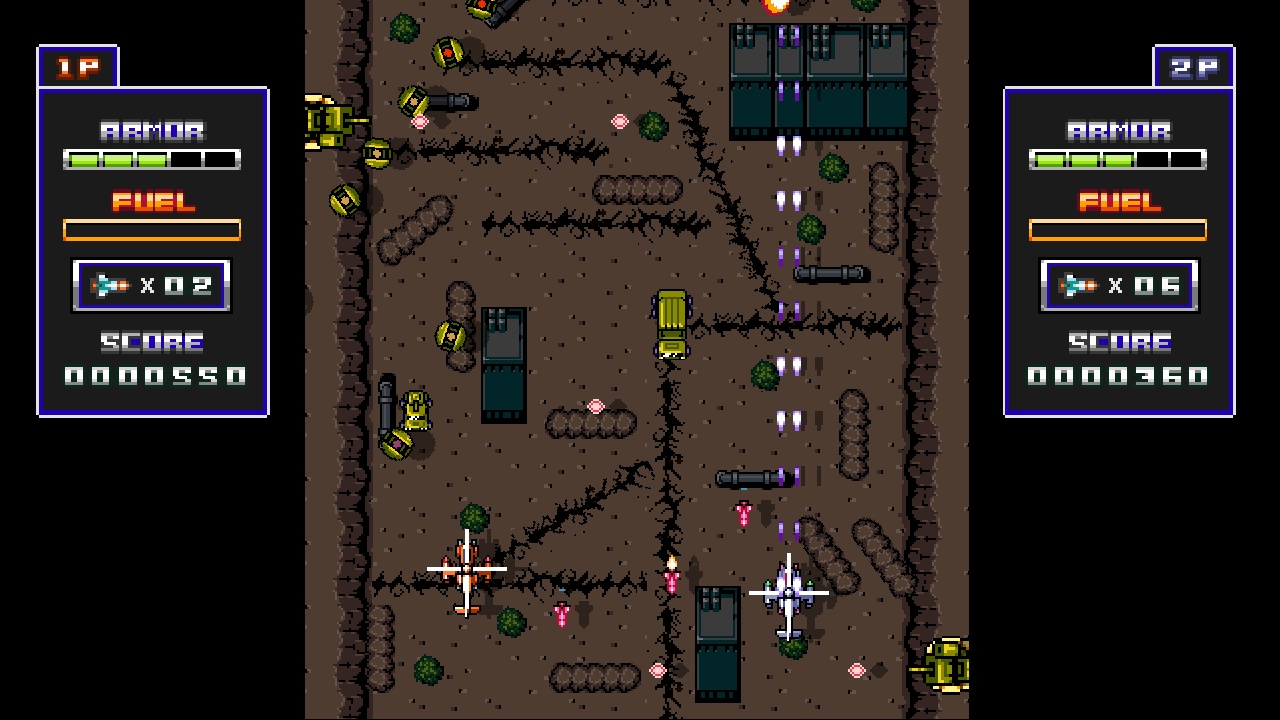Click the SCORE text in Player 1's panel
The width and height of the screenshot is (1280, 720).
(x=152, y=342)
